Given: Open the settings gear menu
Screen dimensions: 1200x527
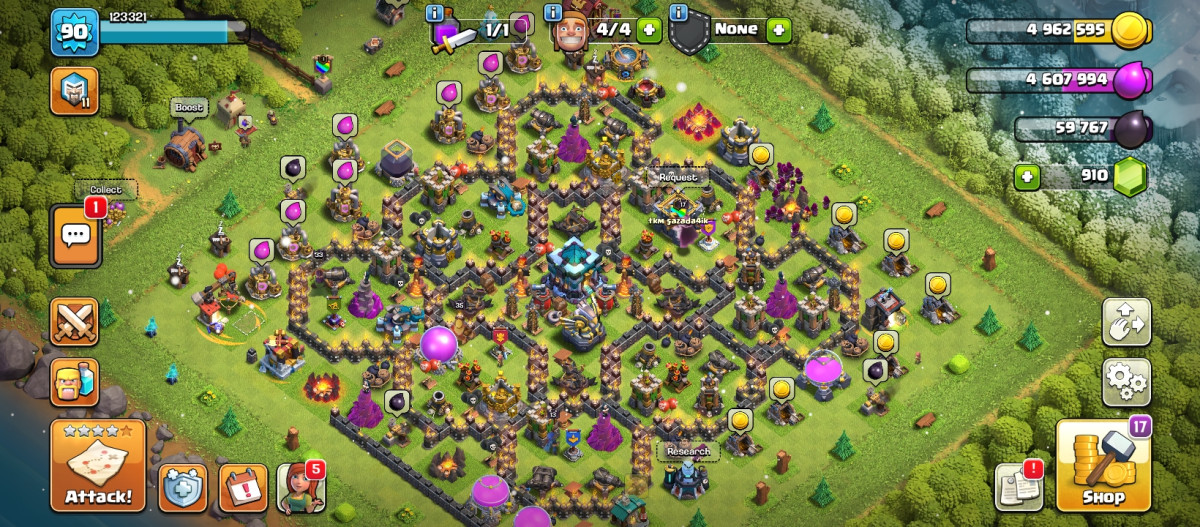Looking at the screenshot, I should pyautogui.click(x=1126, y=381).
